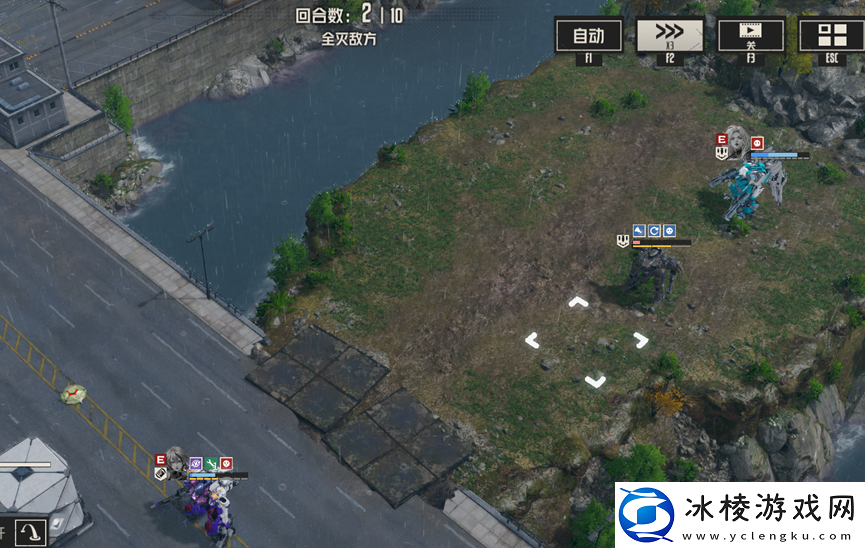Toggle the battle animation button marked 关

[751, 36]
